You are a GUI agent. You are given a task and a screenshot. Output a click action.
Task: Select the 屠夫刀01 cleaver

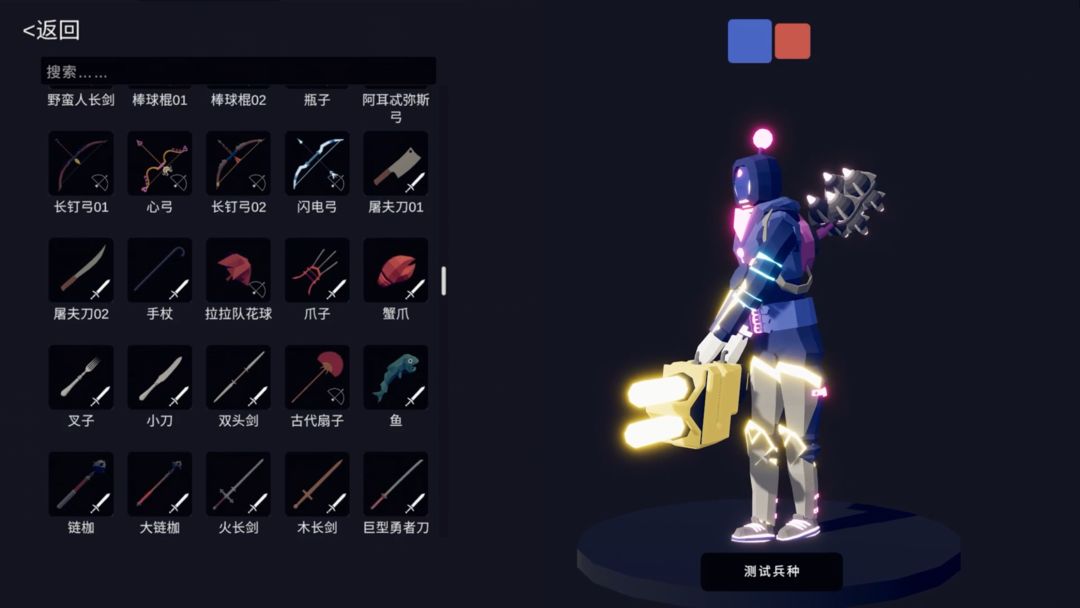(396, 164)
